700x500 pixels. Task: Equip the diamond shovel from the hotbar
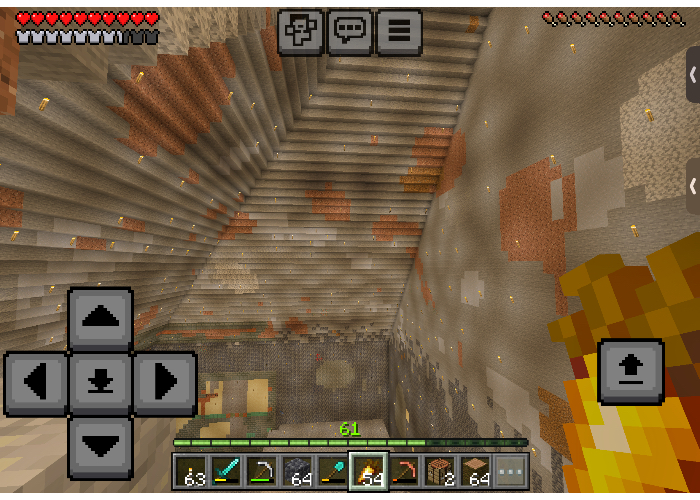coord(333,471)
